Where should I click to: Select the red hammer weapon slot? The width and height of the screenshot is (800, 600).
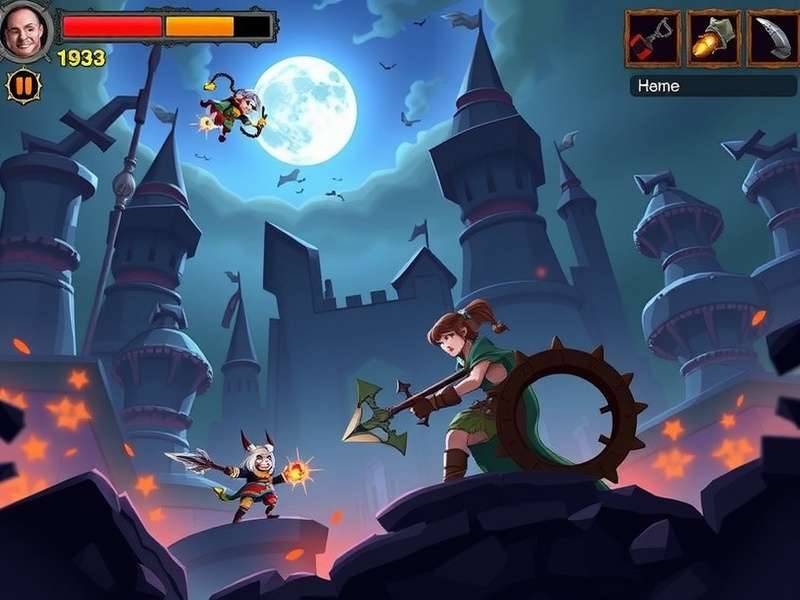653,38
